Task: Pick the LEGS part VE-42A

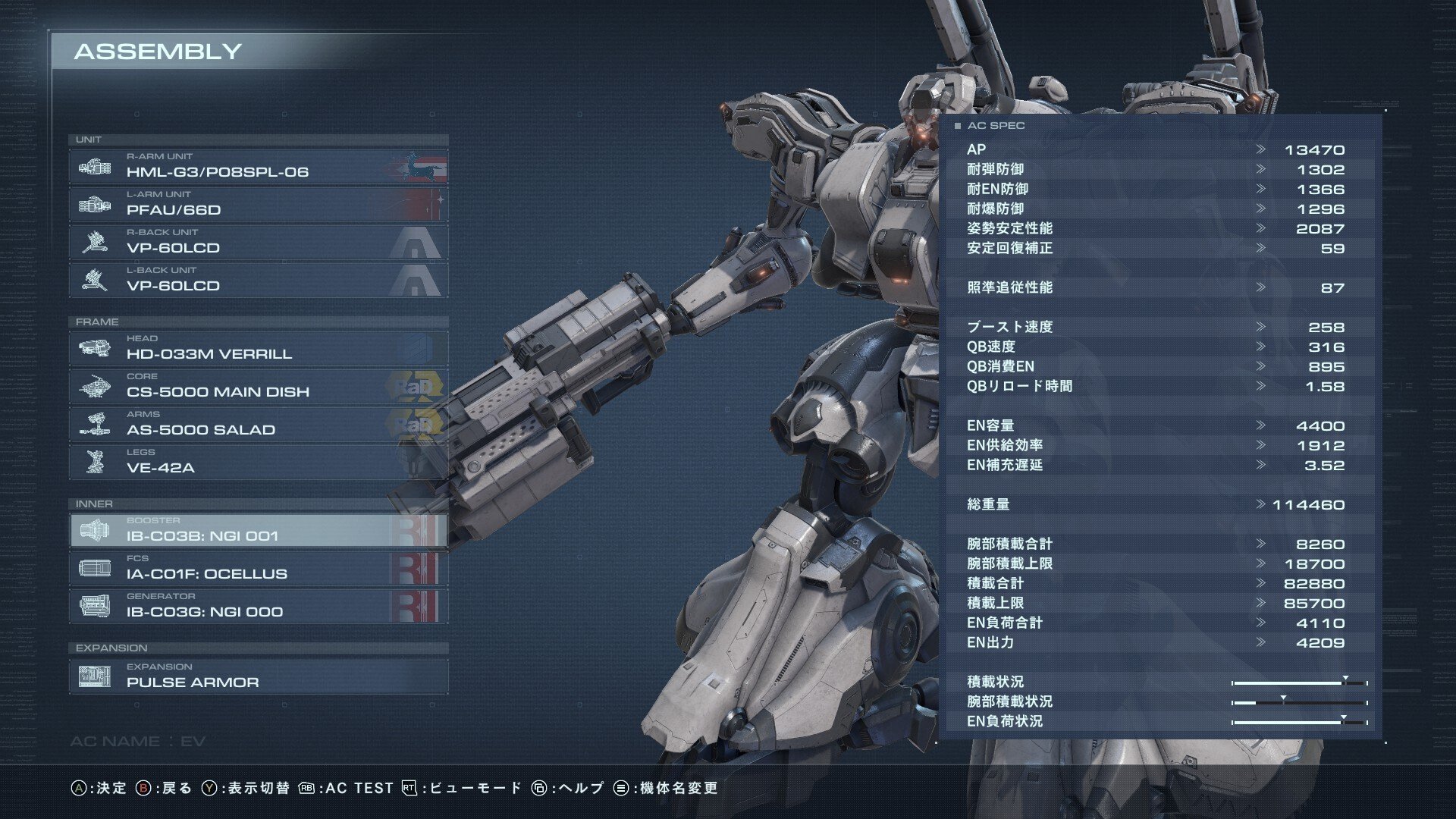Action: coord(258,462)
